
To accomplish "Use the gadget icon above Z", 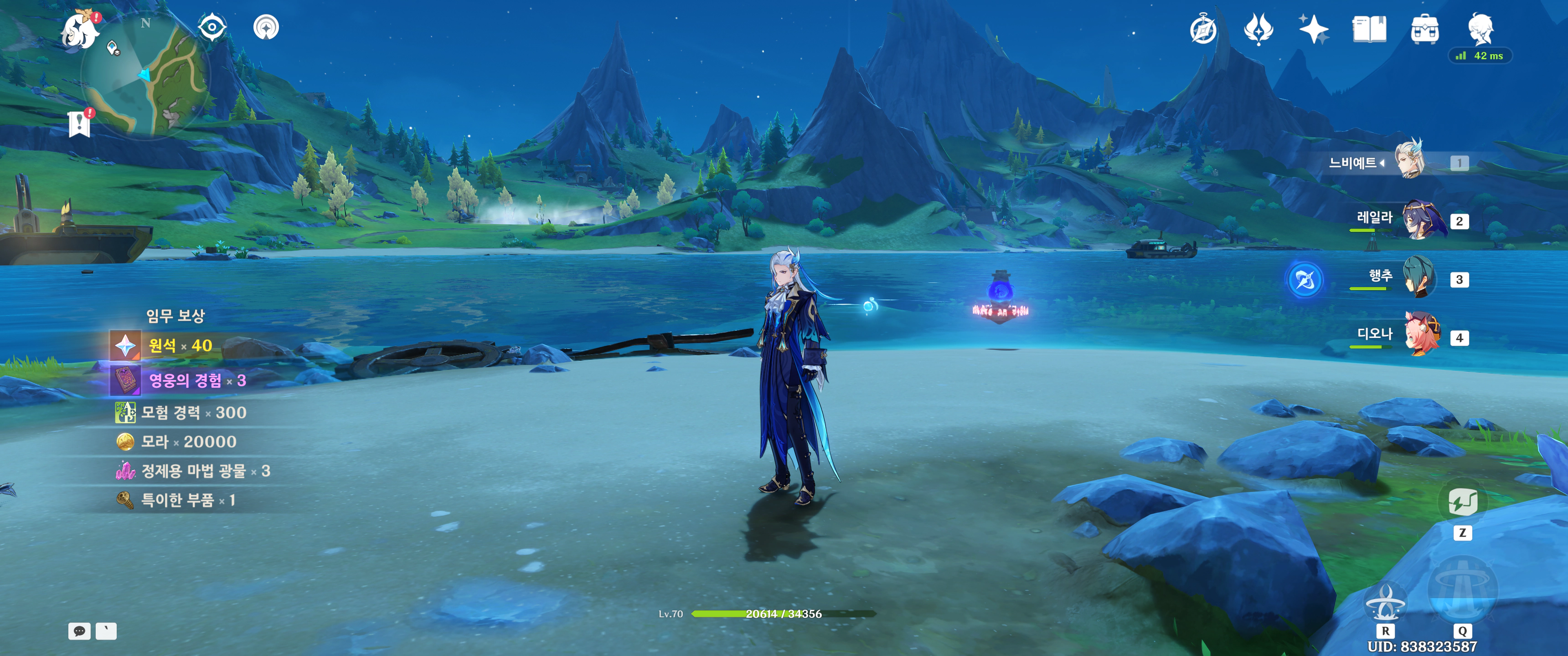I will pos(1462,502).
